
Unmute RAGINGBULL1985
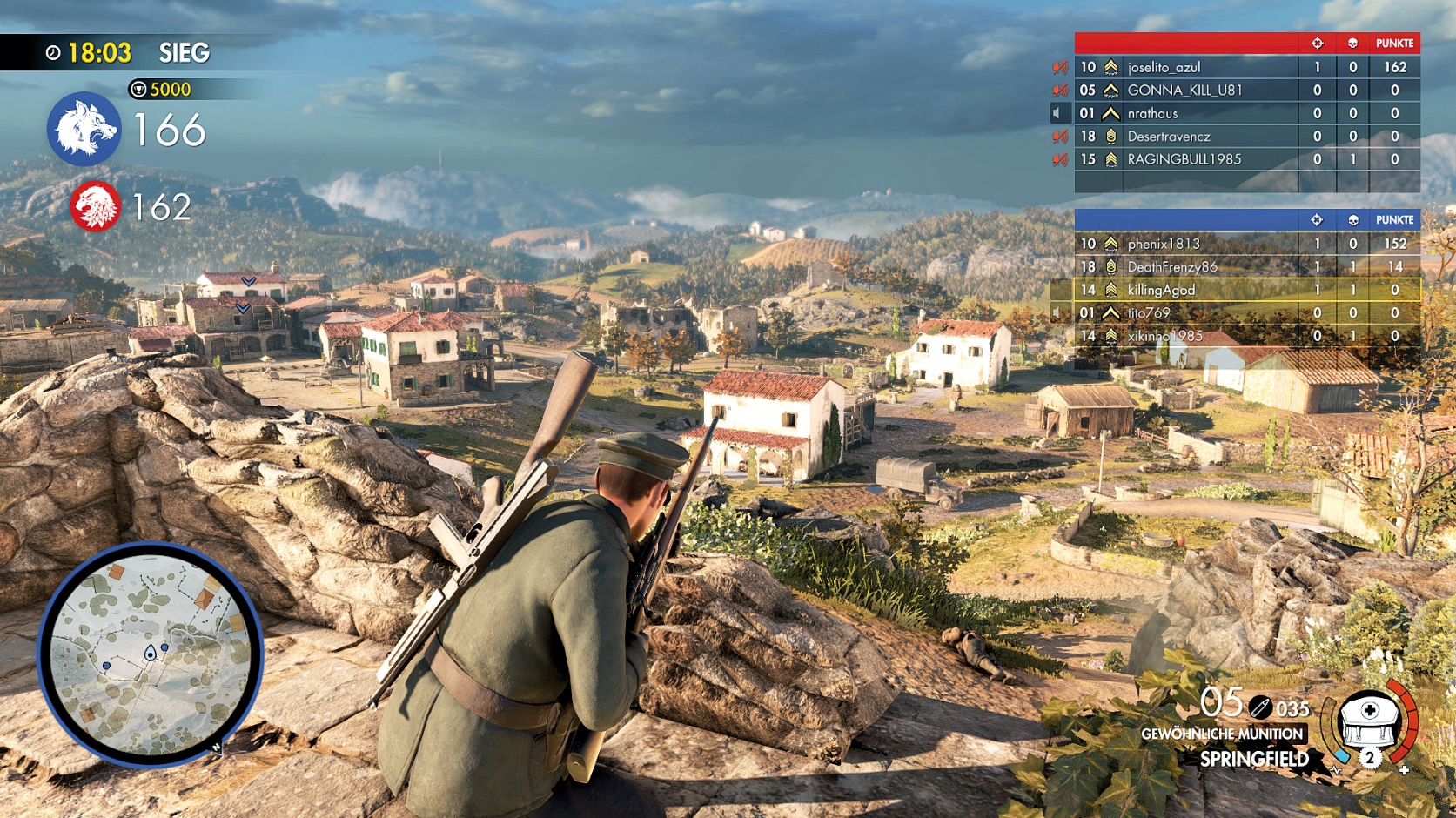click(x=1060, y=158)
